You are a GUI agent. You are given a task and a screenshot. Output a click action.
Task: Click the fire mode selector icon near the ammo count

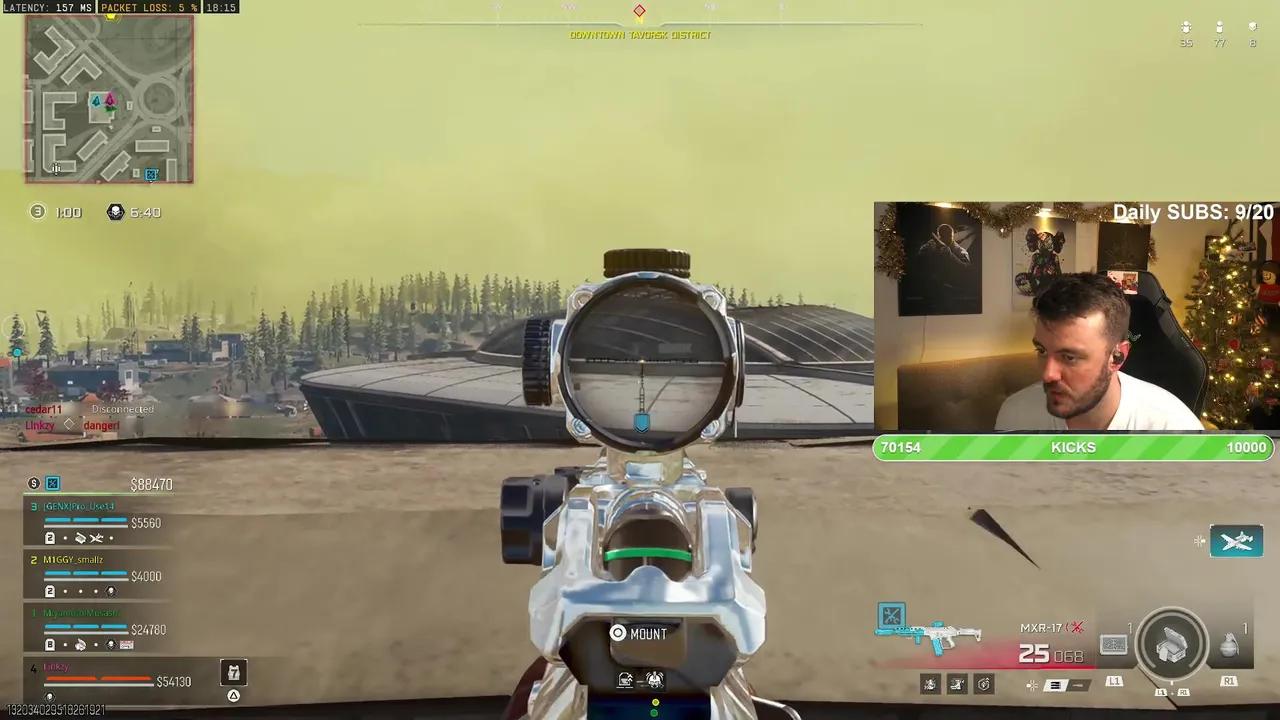coord(1058,685)
